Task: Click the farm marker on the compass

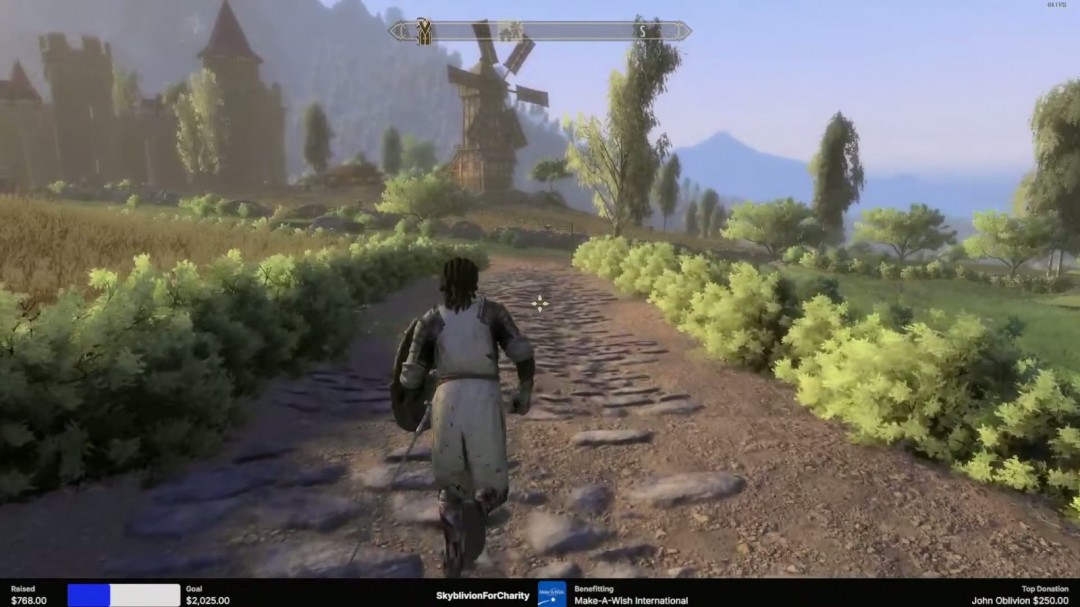Action: (511, 31)
